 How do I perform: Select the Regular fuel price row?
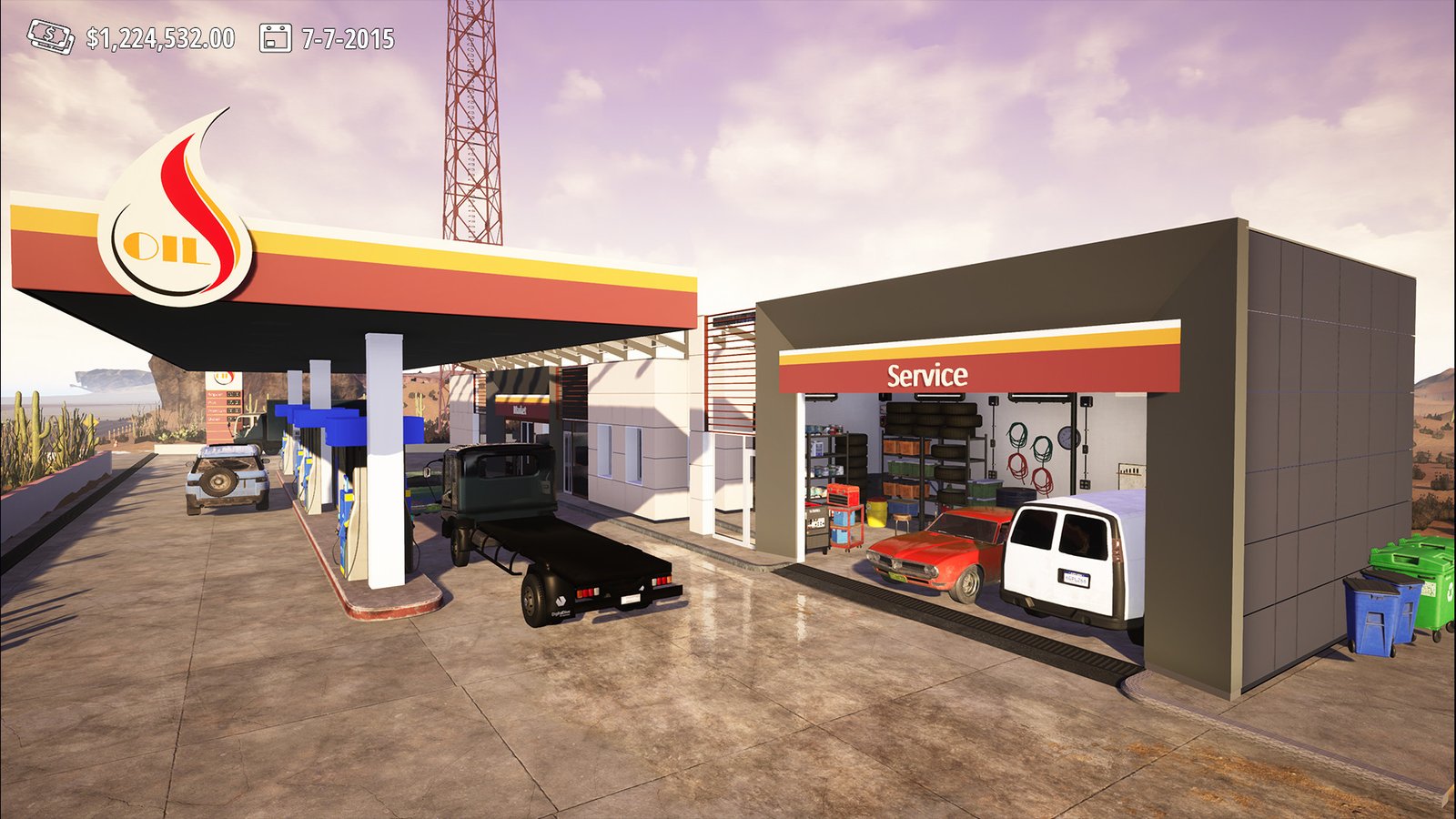coord(226,394)
